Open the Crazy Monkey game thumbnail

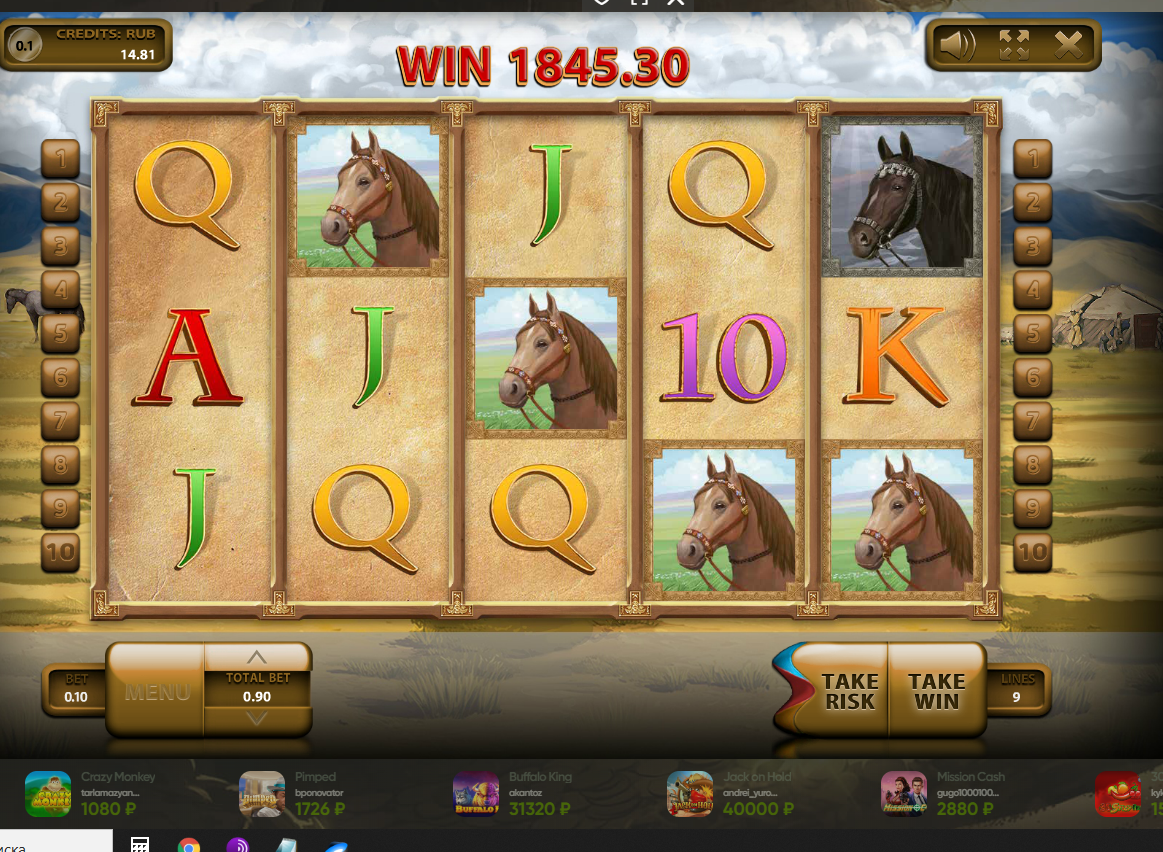pyautogui.click(x=48, y=794)
